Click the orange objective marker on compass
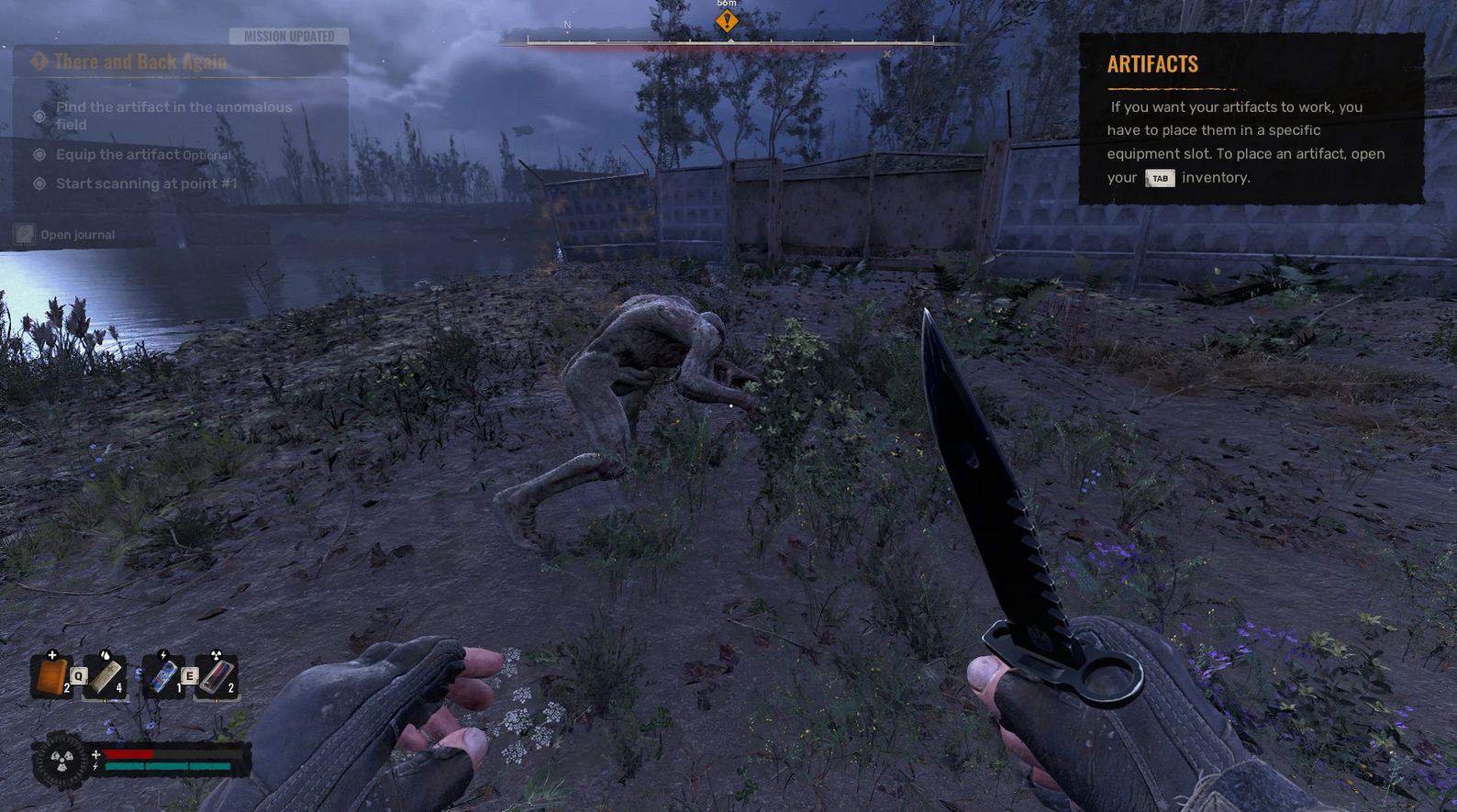Screen dimensions: 1457x812 [x=727, y=21]
